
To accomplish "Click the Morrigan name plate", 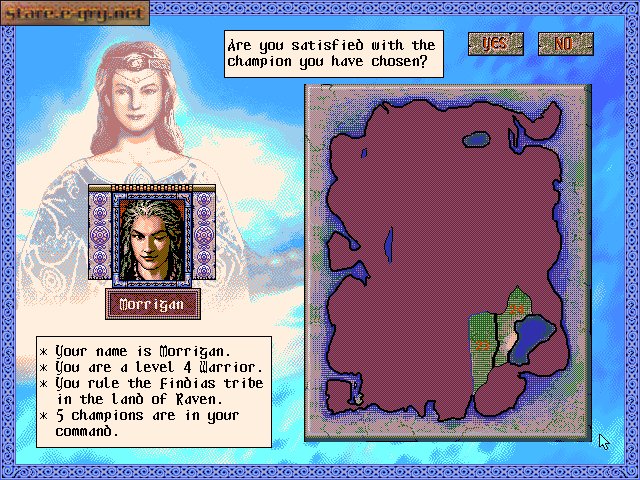I will tap(153, 304).
